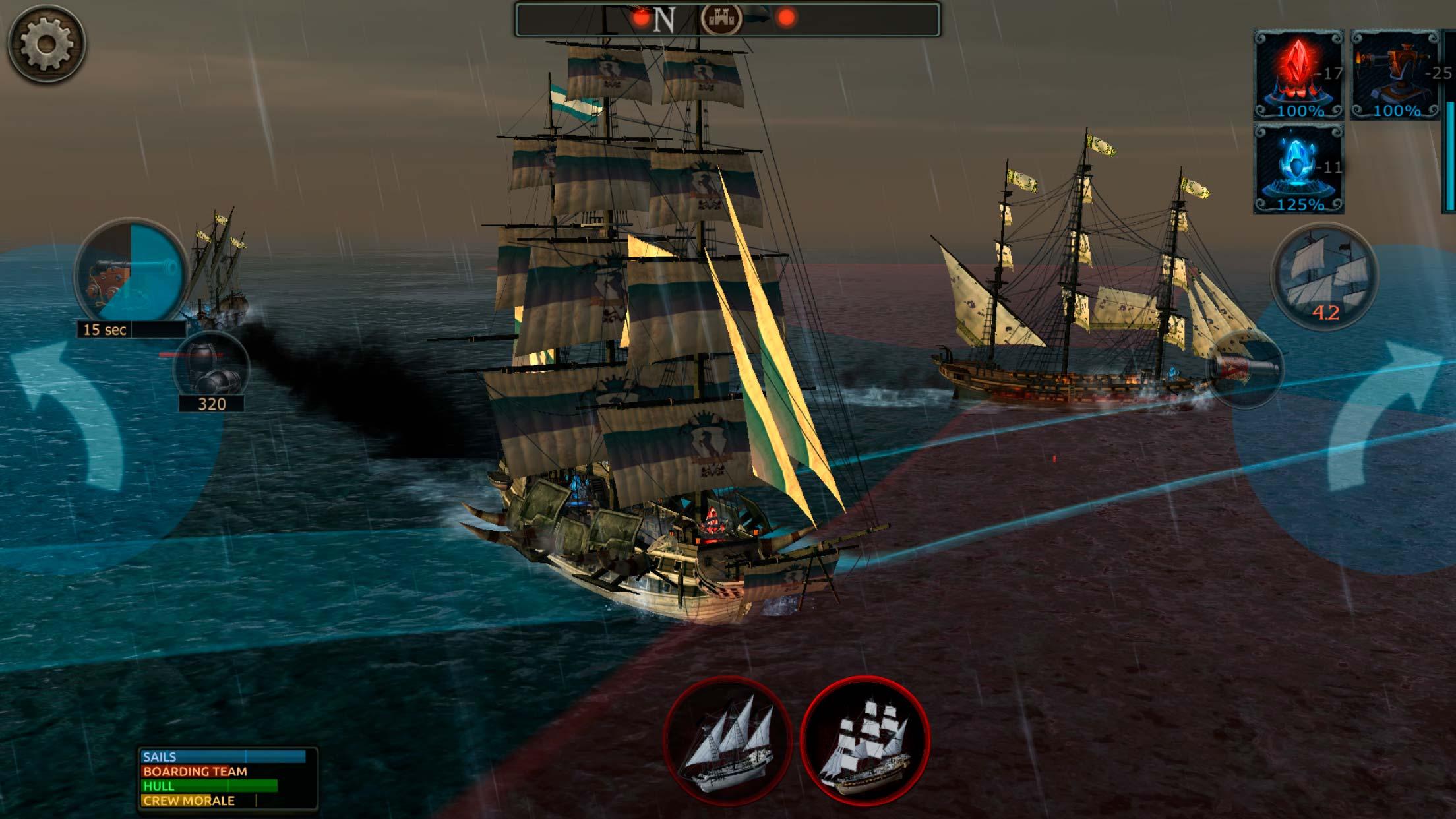The width and height of the screenshot is (1456, 819).
Task: Activate the red crystal ability
Action: [1298, 74]
